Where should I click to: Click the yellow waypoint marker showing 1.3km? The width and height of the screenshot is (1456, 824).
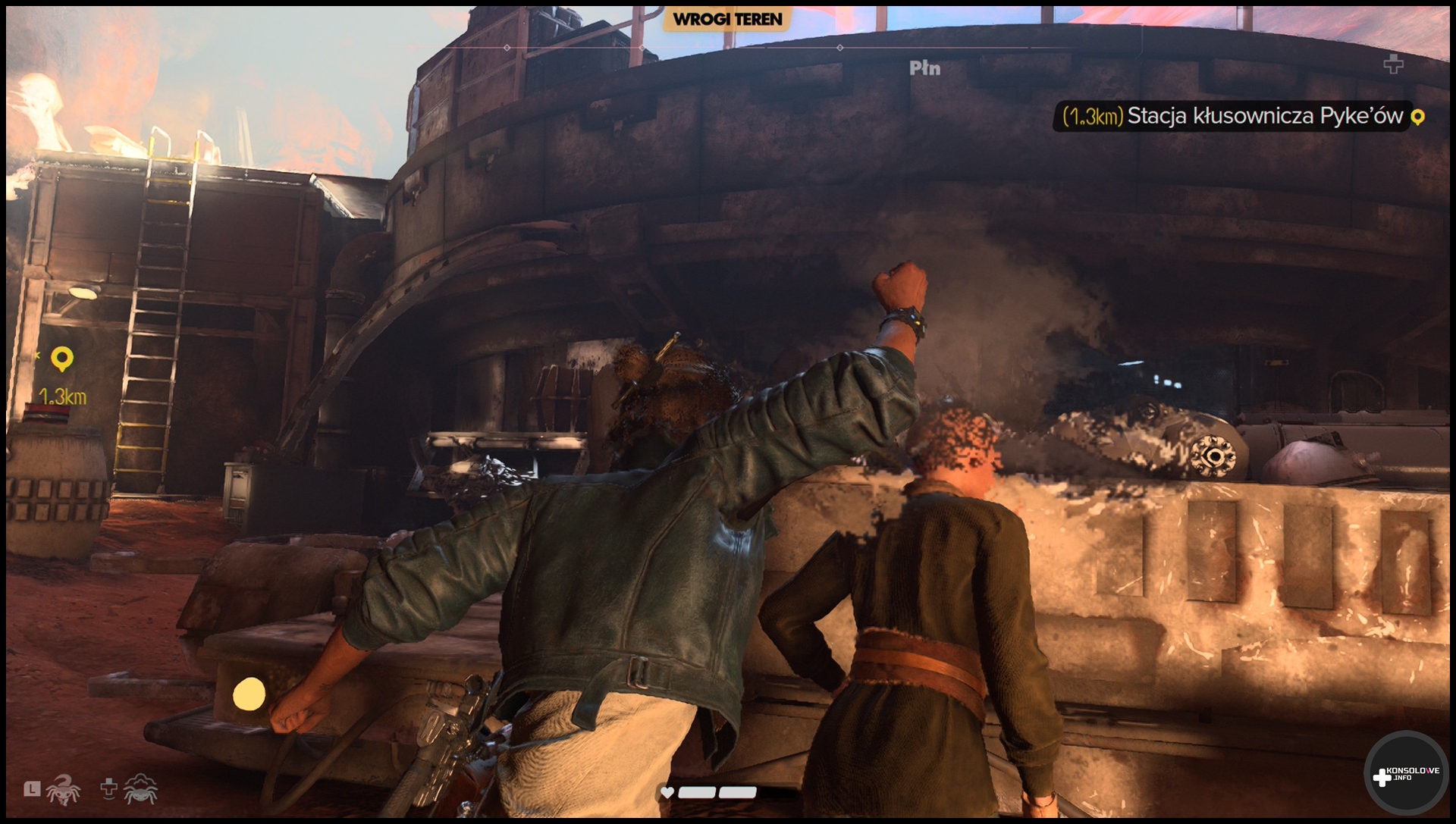click(x=62, y=359)
